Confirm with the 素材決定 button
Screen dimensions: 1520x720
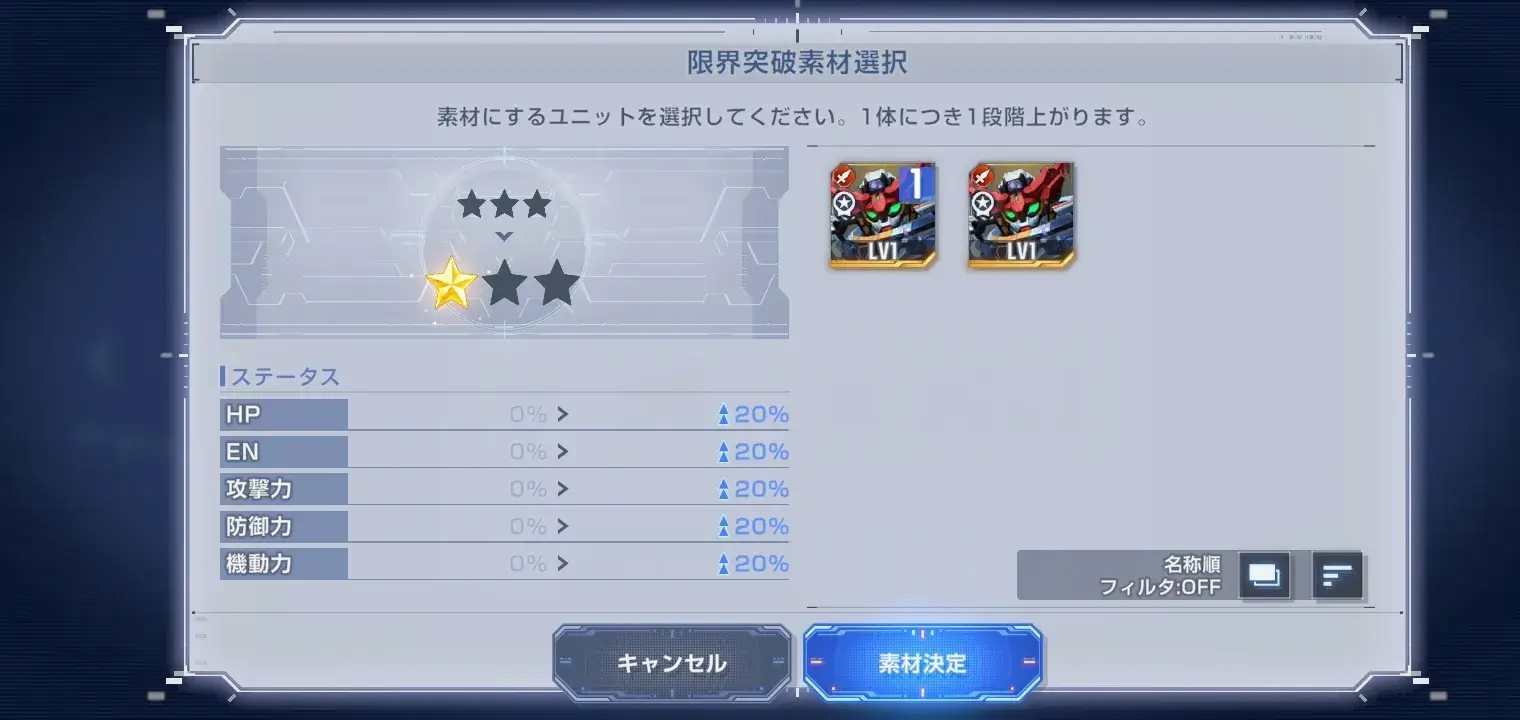(922, 660)
